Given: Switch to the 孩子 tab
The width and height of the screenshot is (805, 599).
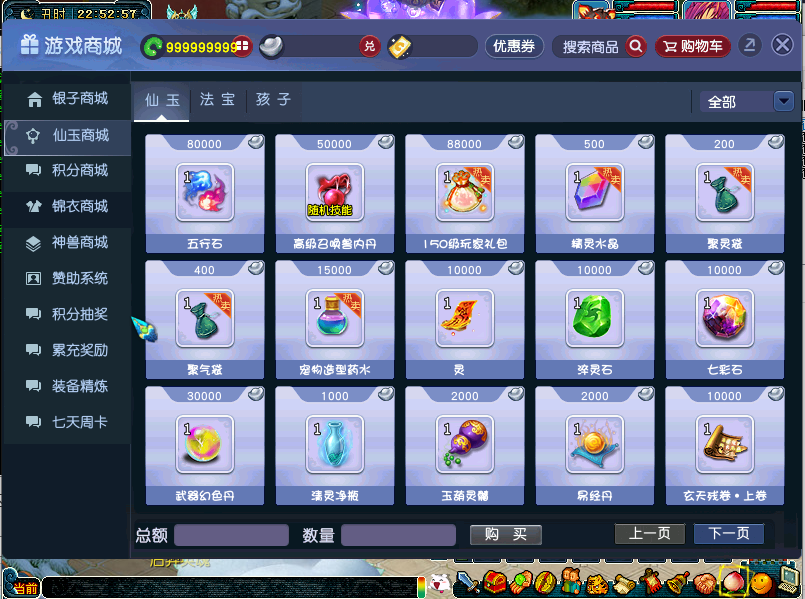Looking at the screenshot, I should pyautogui.click(x=273, y=101).
